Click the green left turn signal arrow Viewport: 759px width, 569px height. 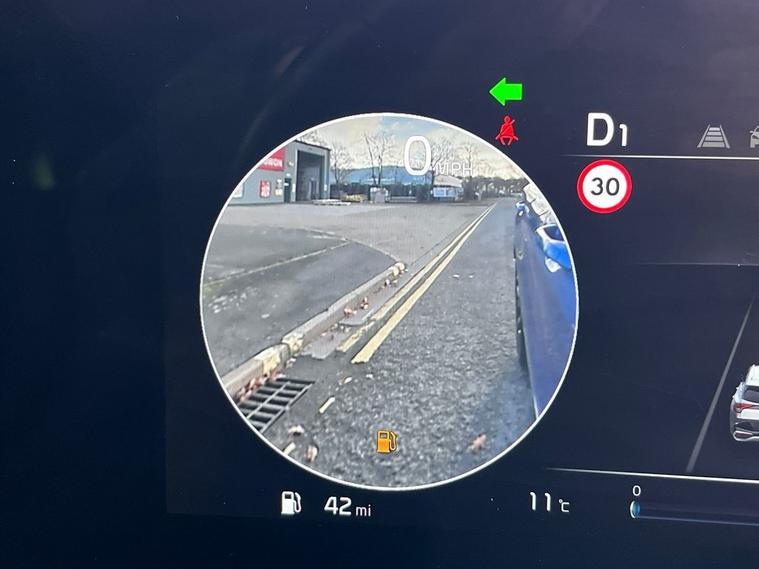pos(506,92)
